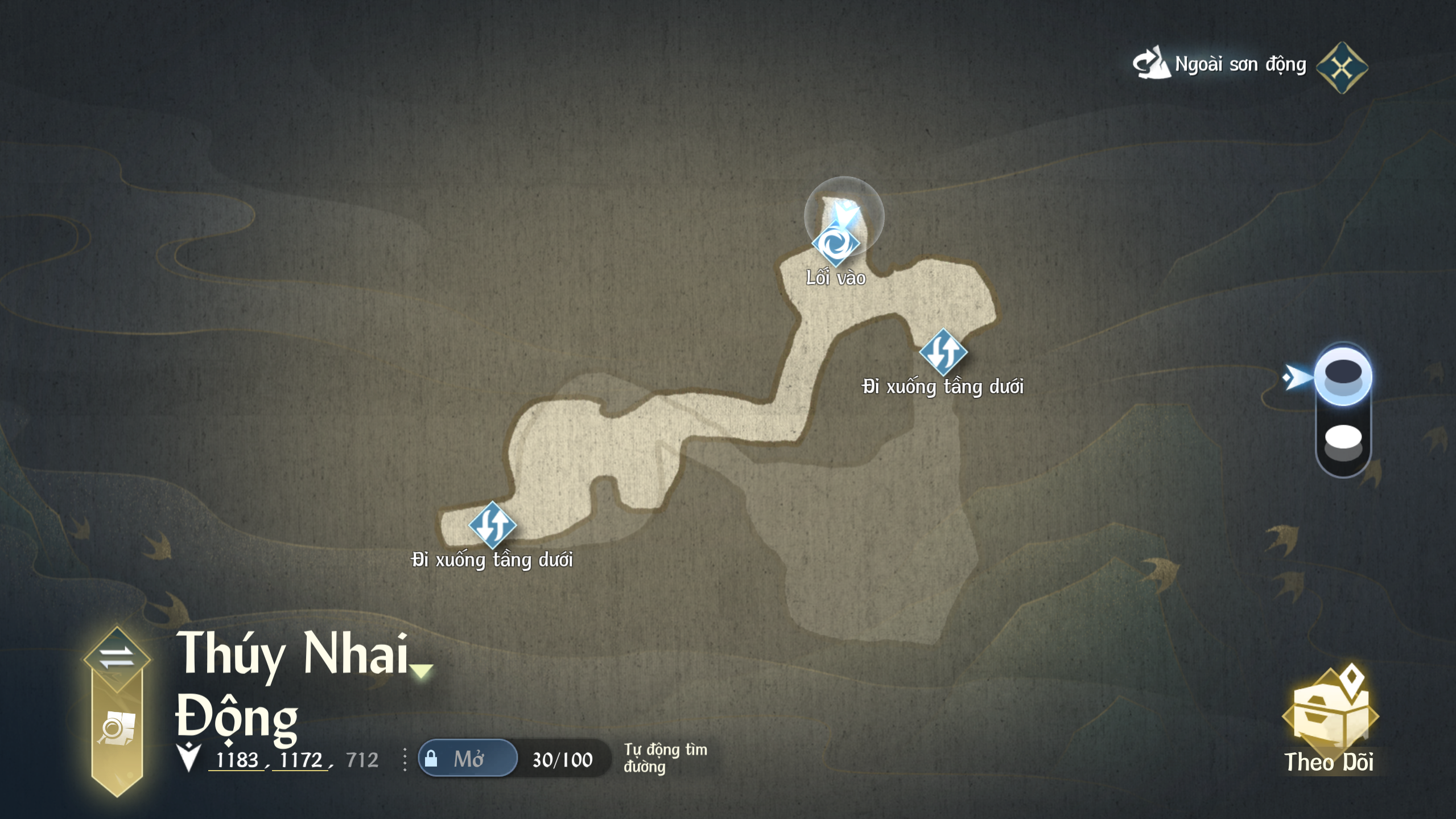This screenshot has height=819, width=1456.
Task: Select the Lối vào entrance marker
Action: point(835,245)
